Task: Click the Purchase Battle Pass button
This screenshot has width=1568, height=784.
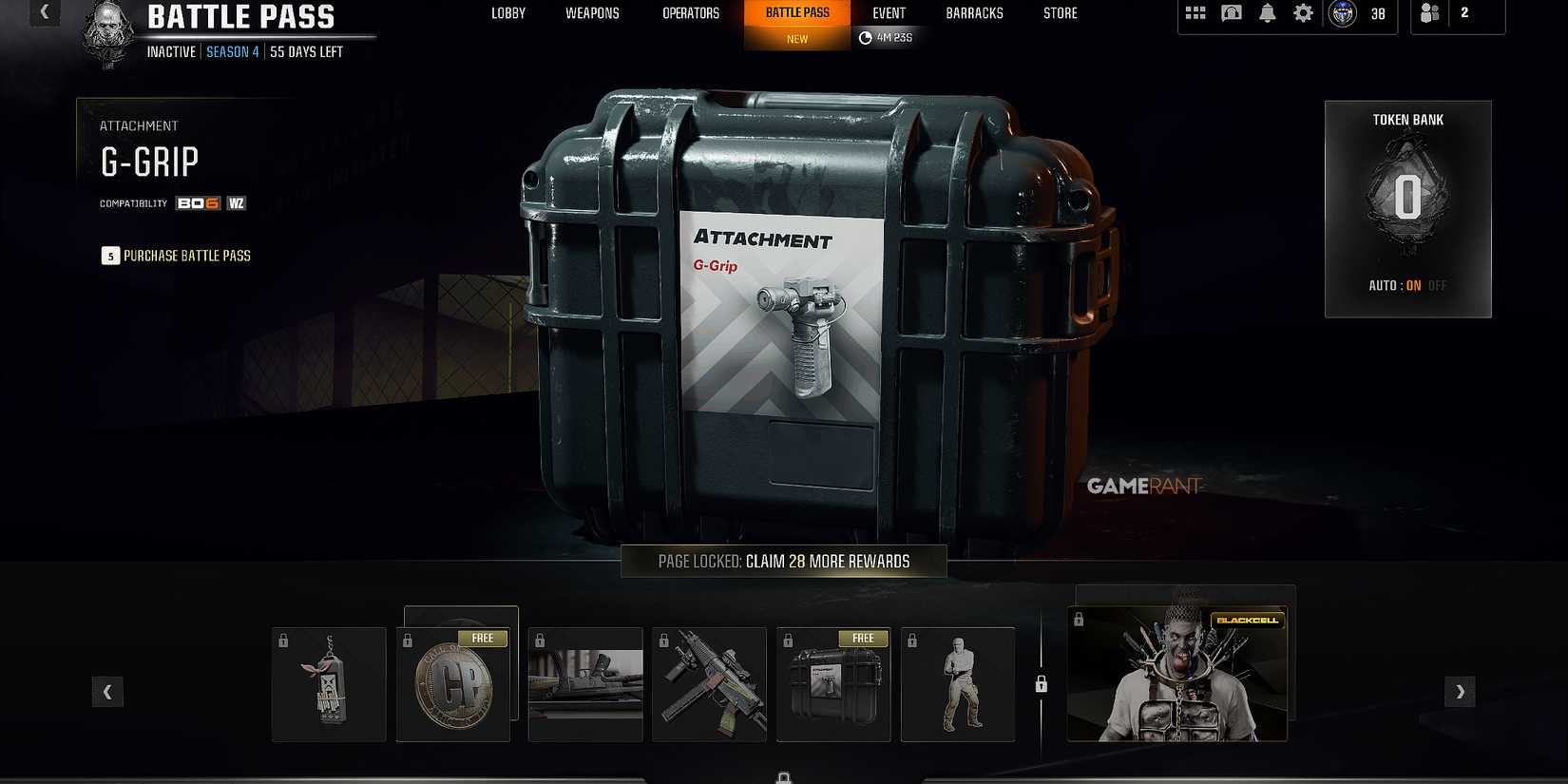Action: [x=176, y=255]
